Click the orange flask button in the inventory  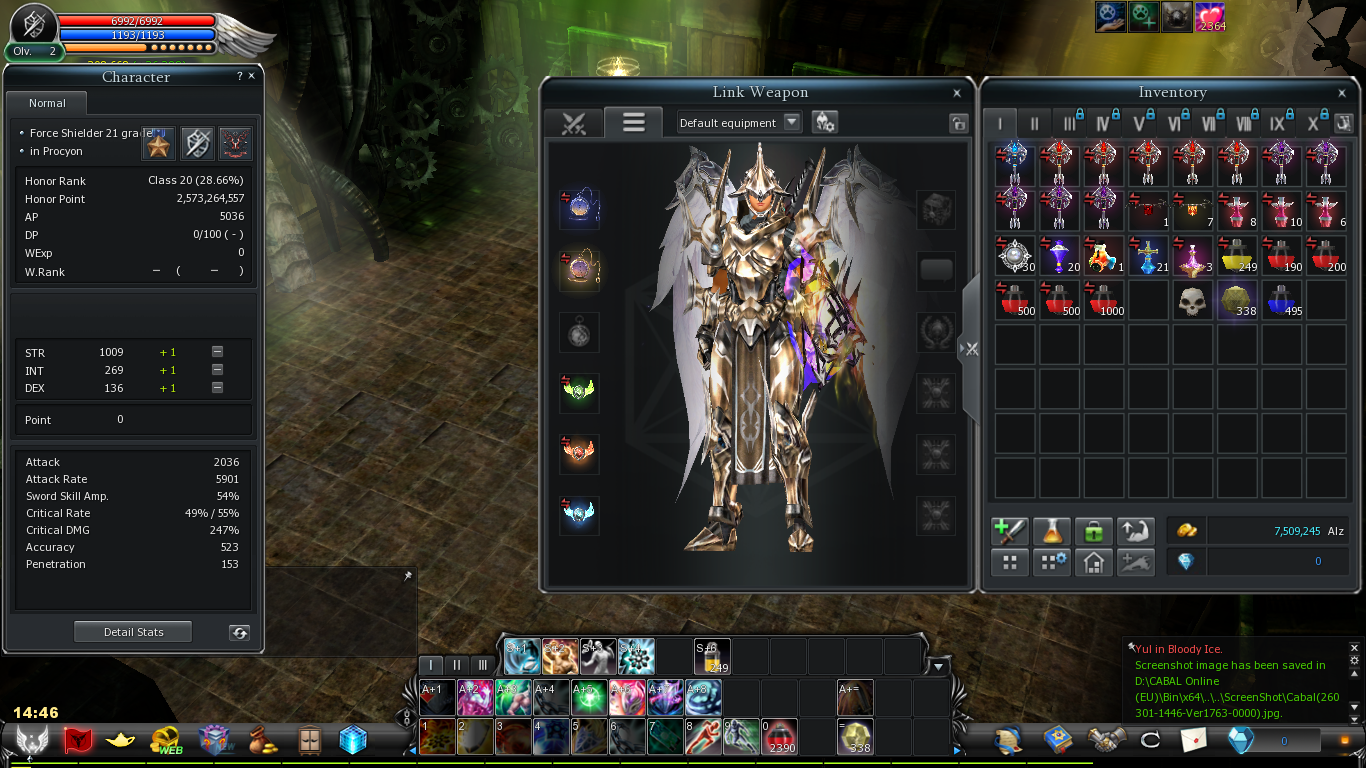[1051, 531]
